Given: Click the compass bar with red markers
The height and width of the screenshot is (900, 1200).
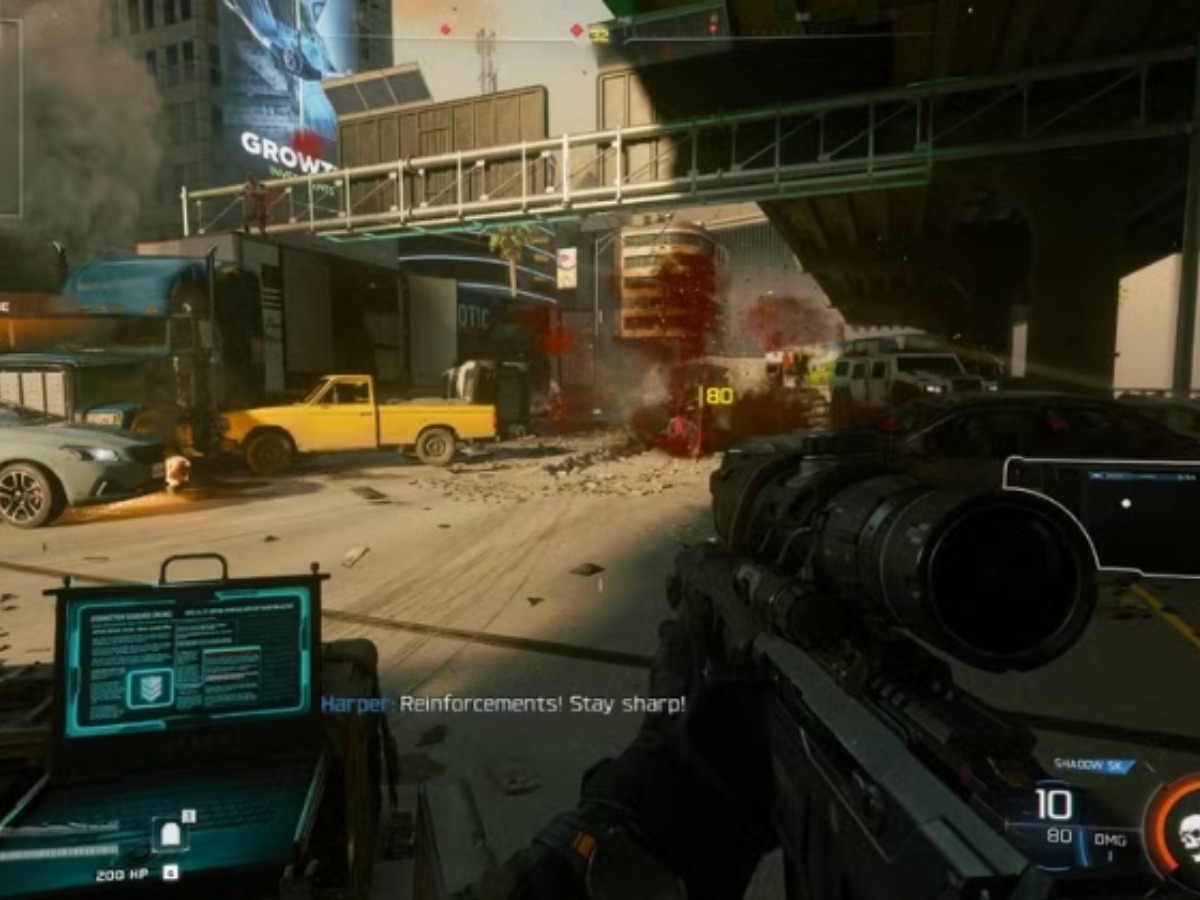Looking at the screenshot, I should [x=600, y=34].
